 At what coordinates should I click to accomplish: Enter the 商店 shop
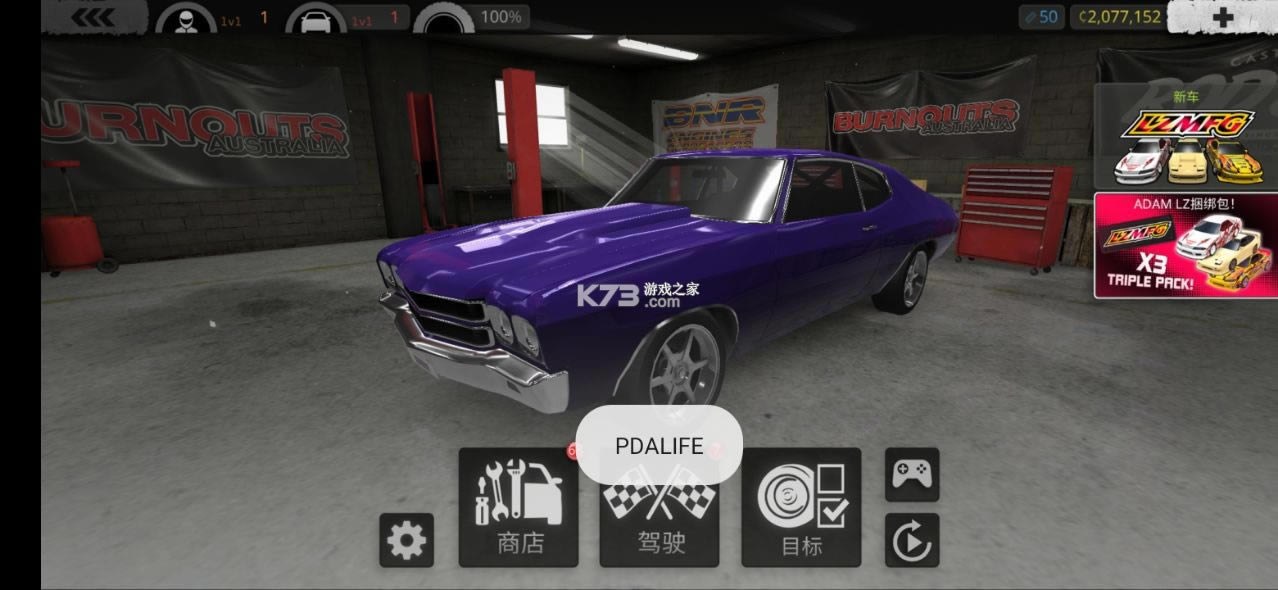tap(519, 508)
